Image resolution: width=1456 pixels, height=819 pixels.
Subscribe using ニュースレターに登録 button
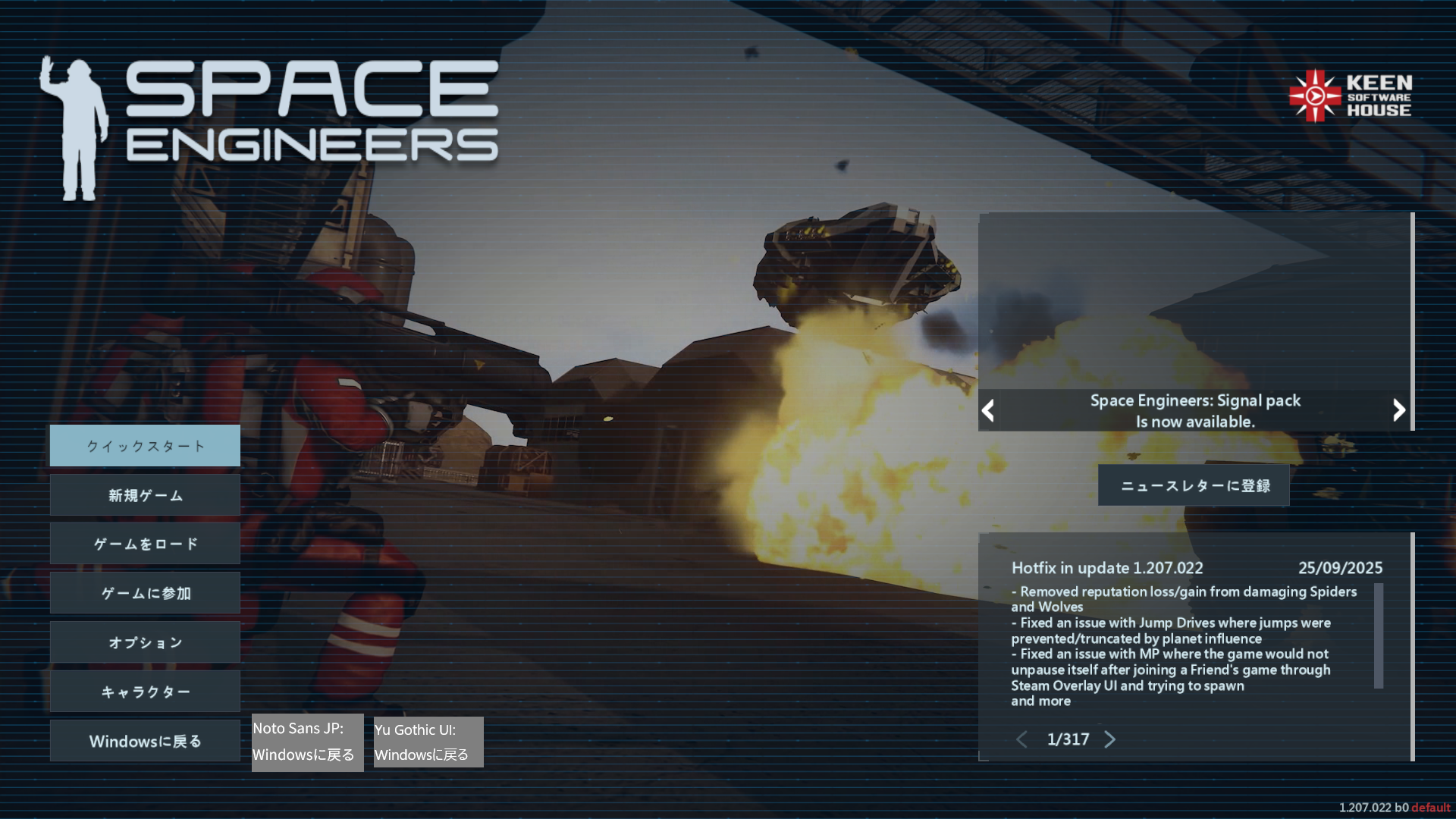coord(1194,485)
